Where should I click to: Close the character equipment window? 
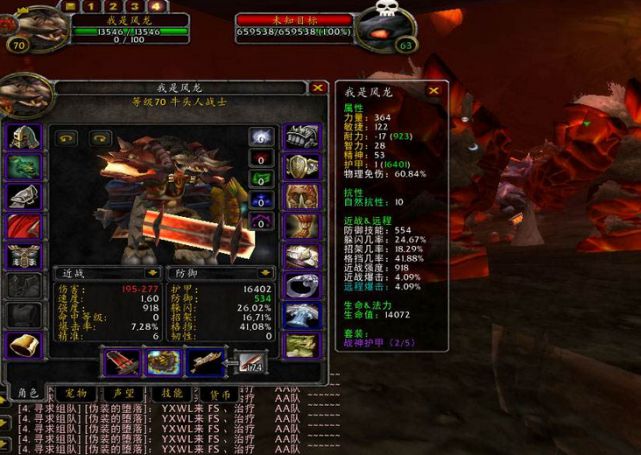pyautogui.click(x=317, y=88)
